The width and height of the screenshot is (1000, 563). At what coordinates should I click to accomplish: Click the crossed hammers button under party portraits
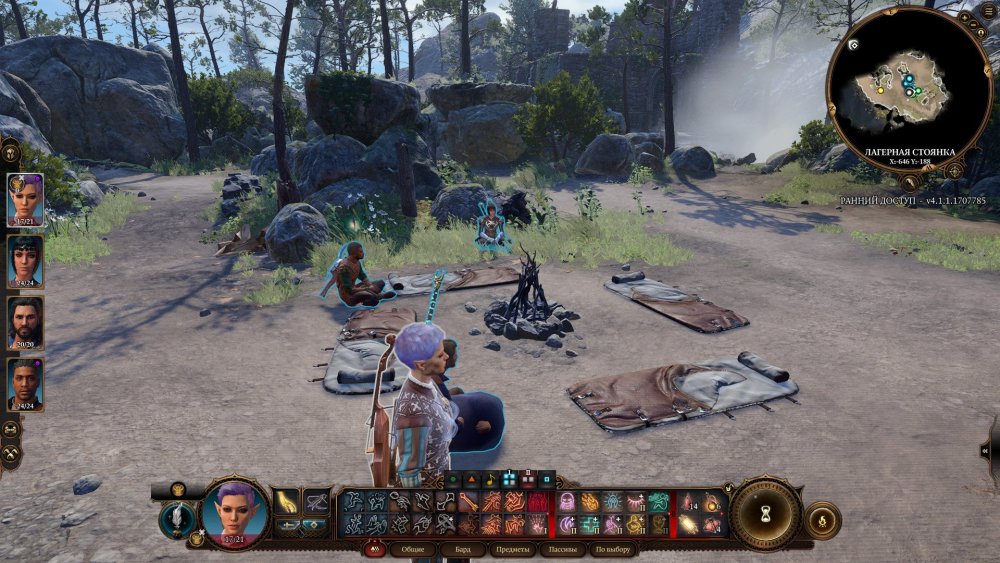(11, 455)
